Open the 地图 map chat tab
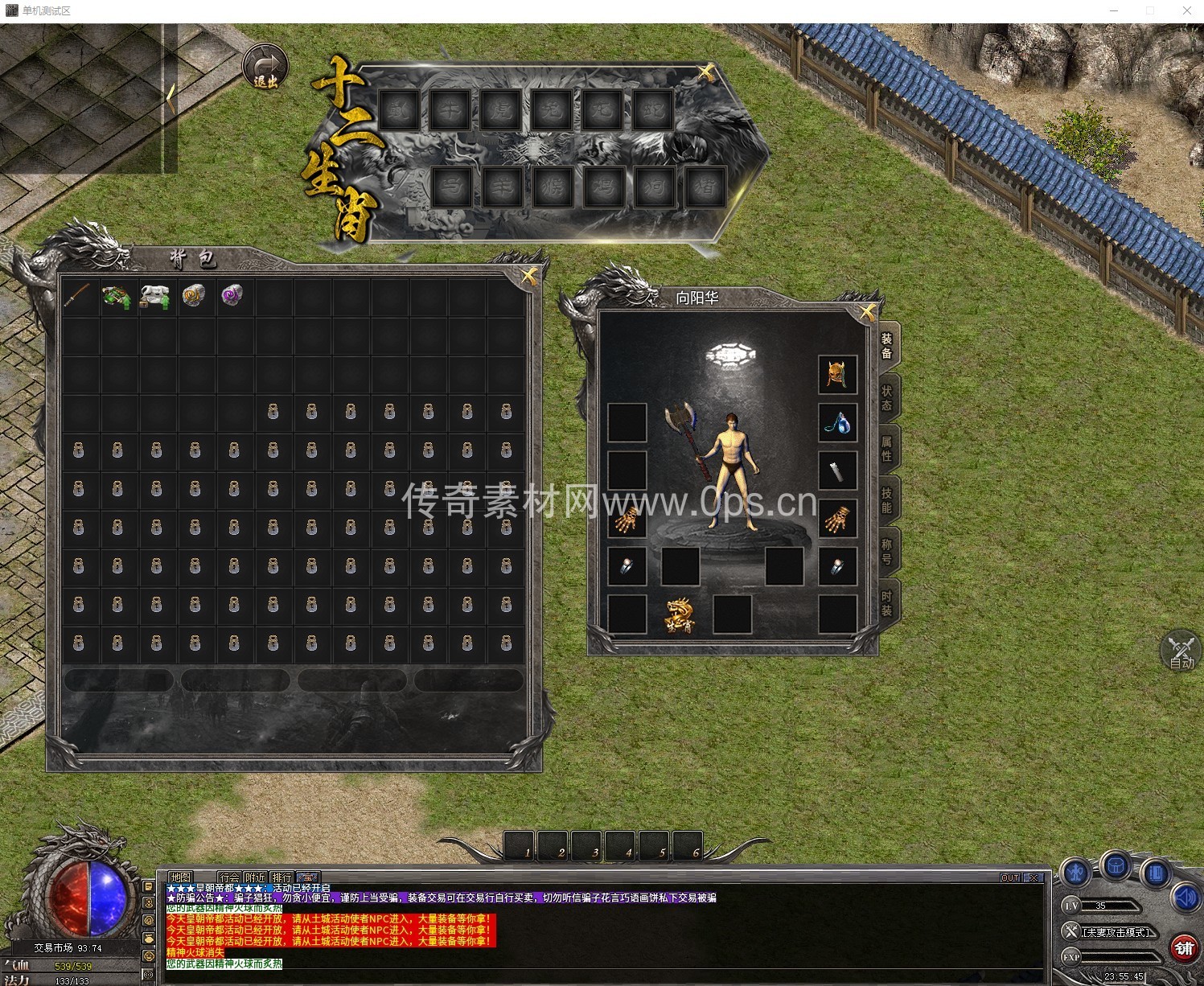Screen dimensions: 1204x986 click(181, 877)
